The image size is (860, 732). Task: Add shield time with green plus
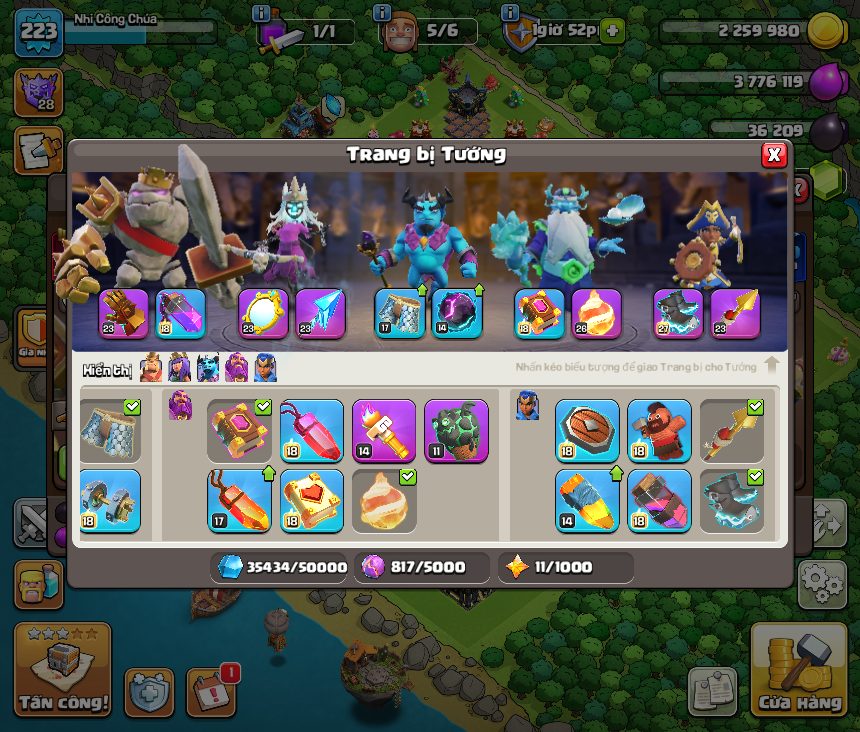(x=611, y=31)
